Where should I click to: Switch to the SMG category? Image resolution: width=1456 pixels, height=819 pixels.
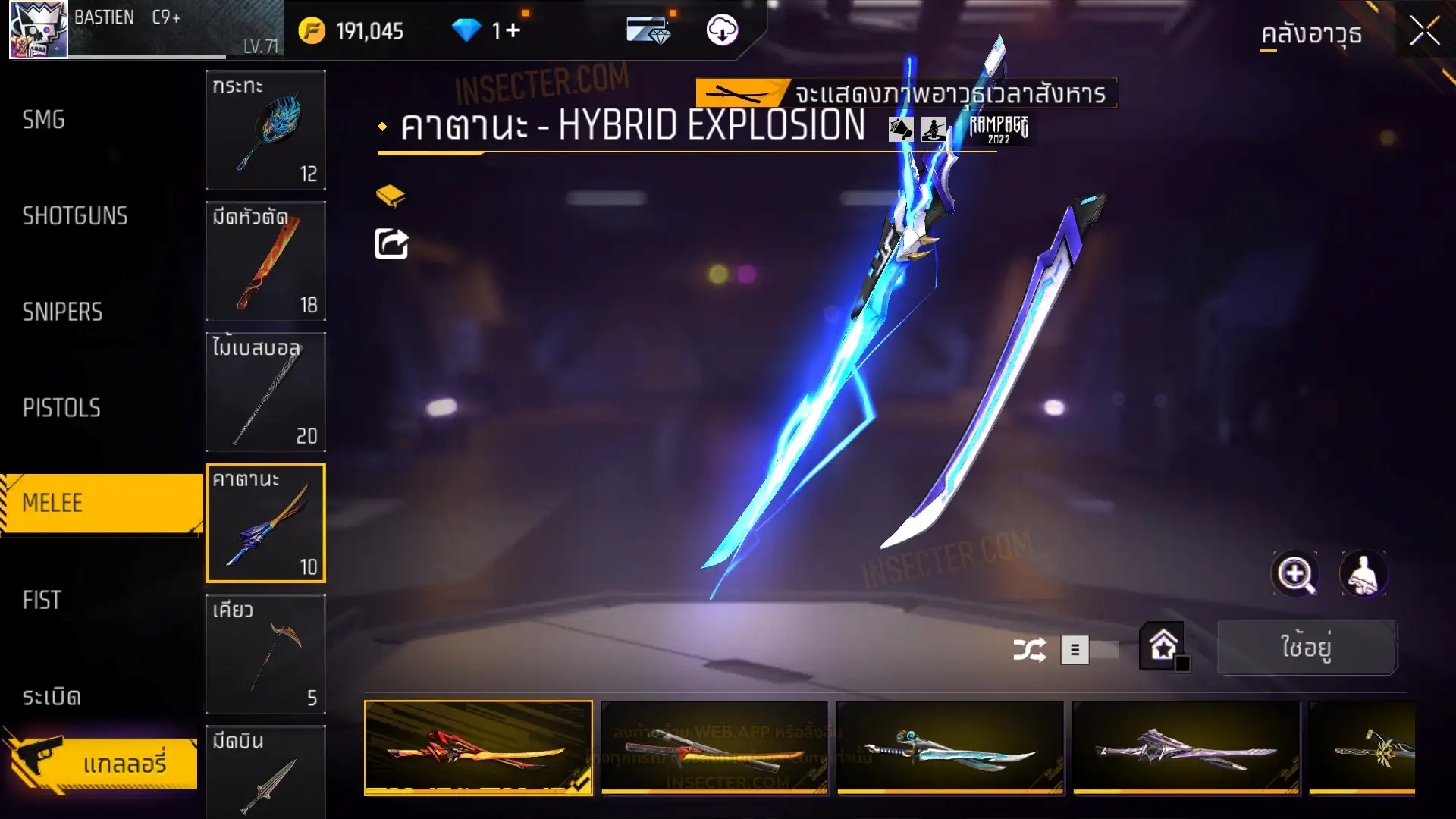(44, 120)
